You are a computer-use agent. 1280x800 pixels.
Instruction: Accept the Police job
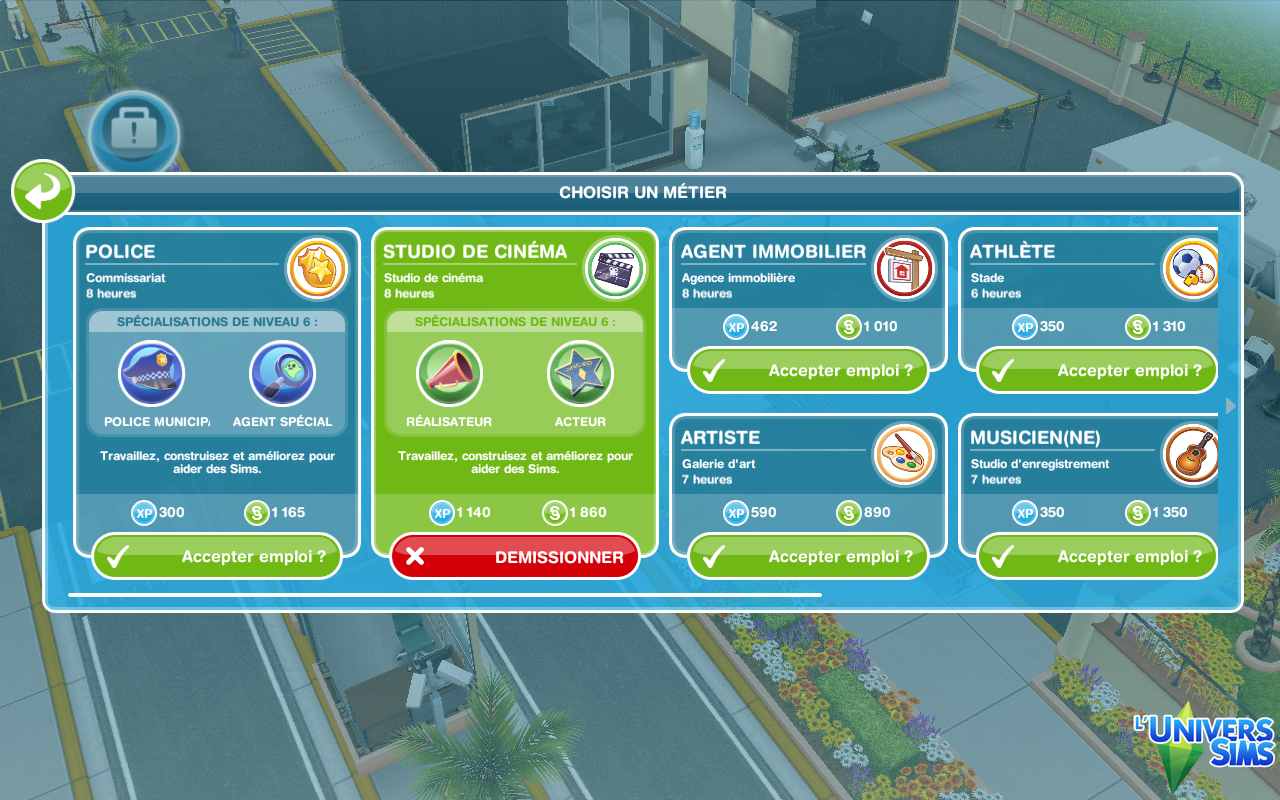217,557
